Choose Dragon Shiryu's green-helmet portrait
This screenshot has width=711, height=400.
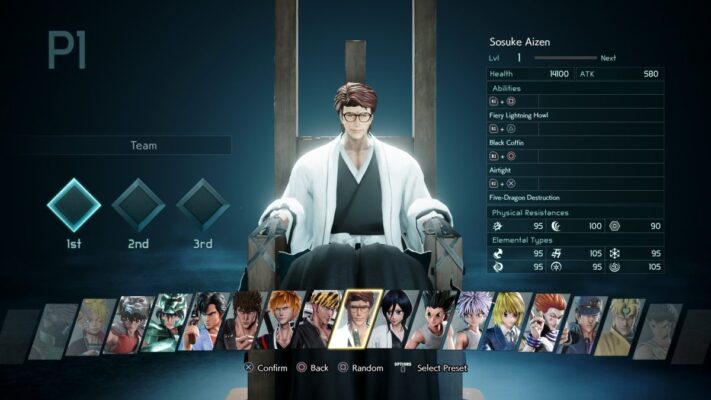[x=170, y=325]
